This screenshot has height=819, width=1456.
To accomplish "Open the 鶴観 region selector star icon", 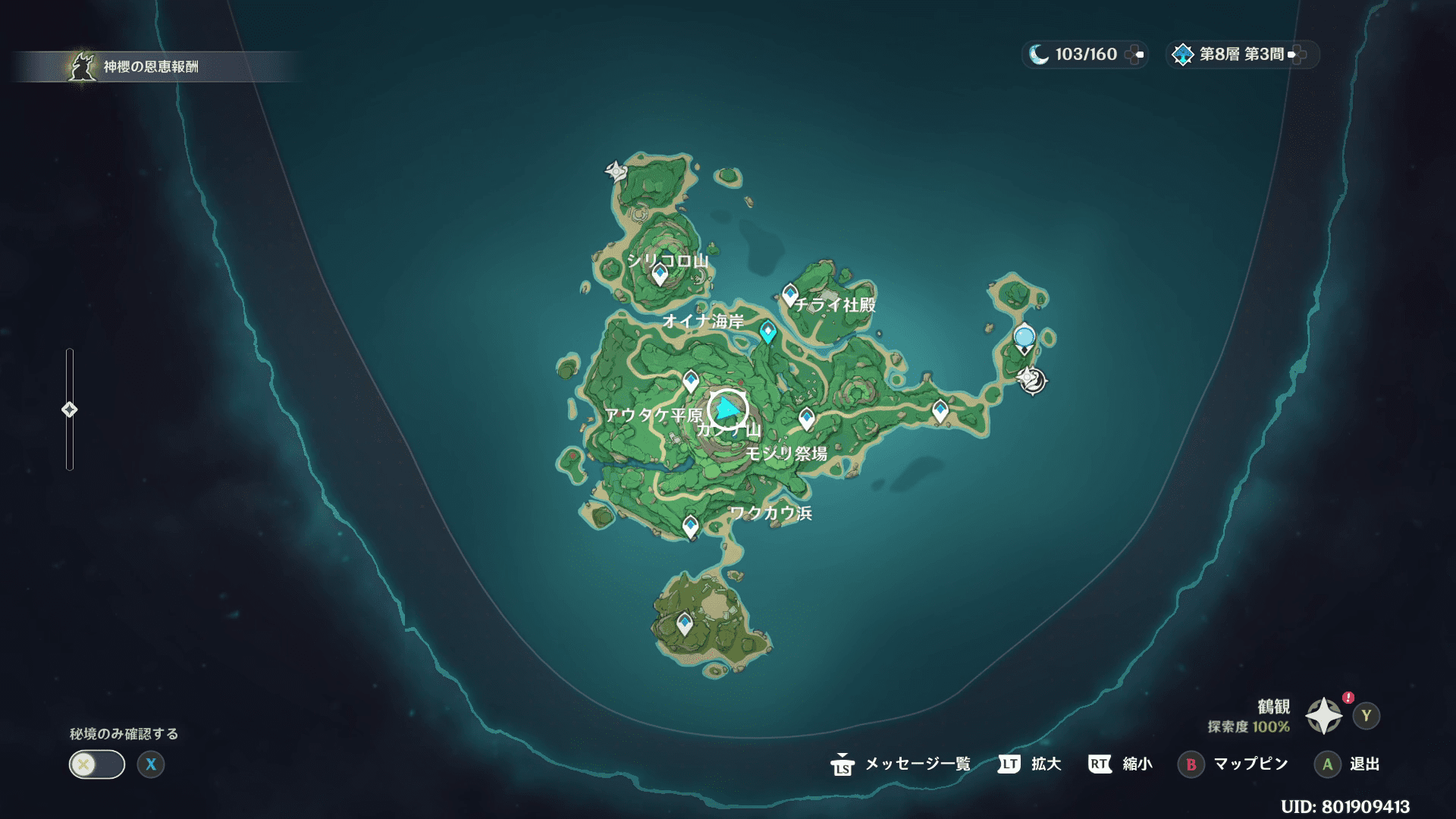I will (x=1323, y=716).
